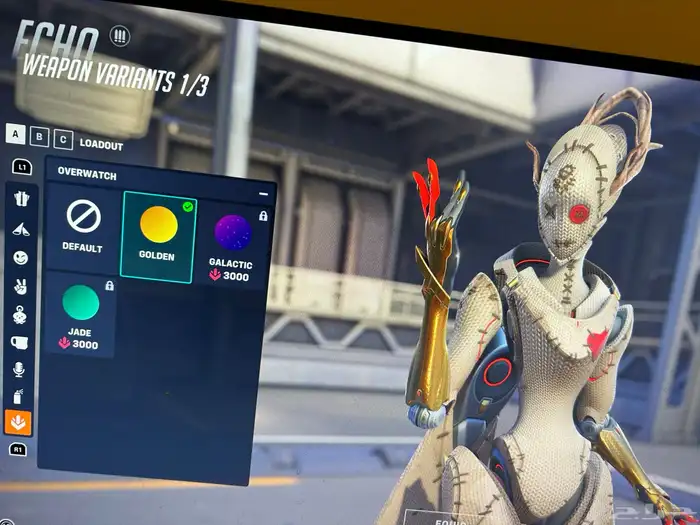Screen dimensions: 700x525
Task: Collapse the Overwatch section with the minus
Action: coord(264,194)
